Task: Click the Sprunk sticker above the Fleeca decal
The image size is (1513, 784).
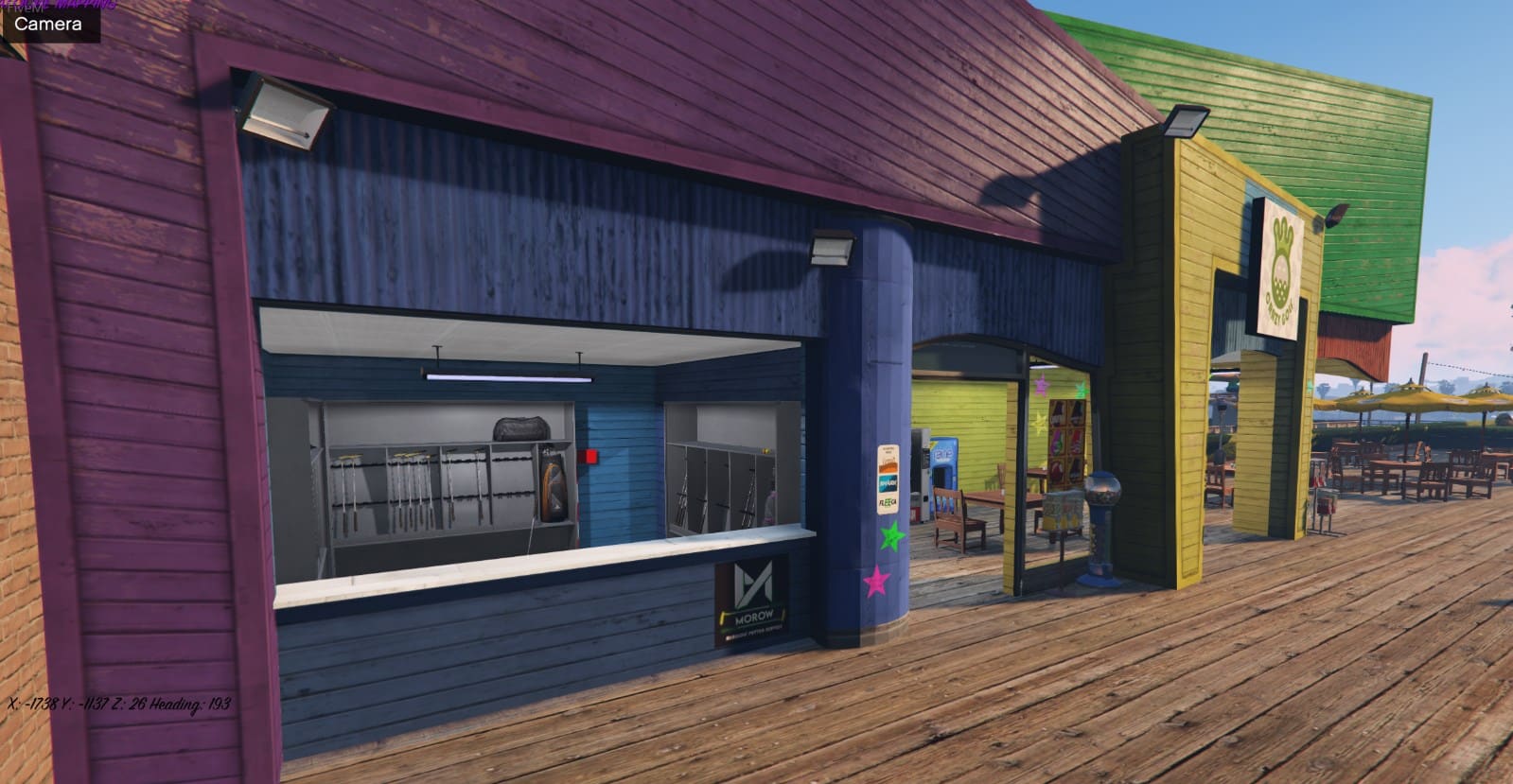Action: (x=888, y=484)
